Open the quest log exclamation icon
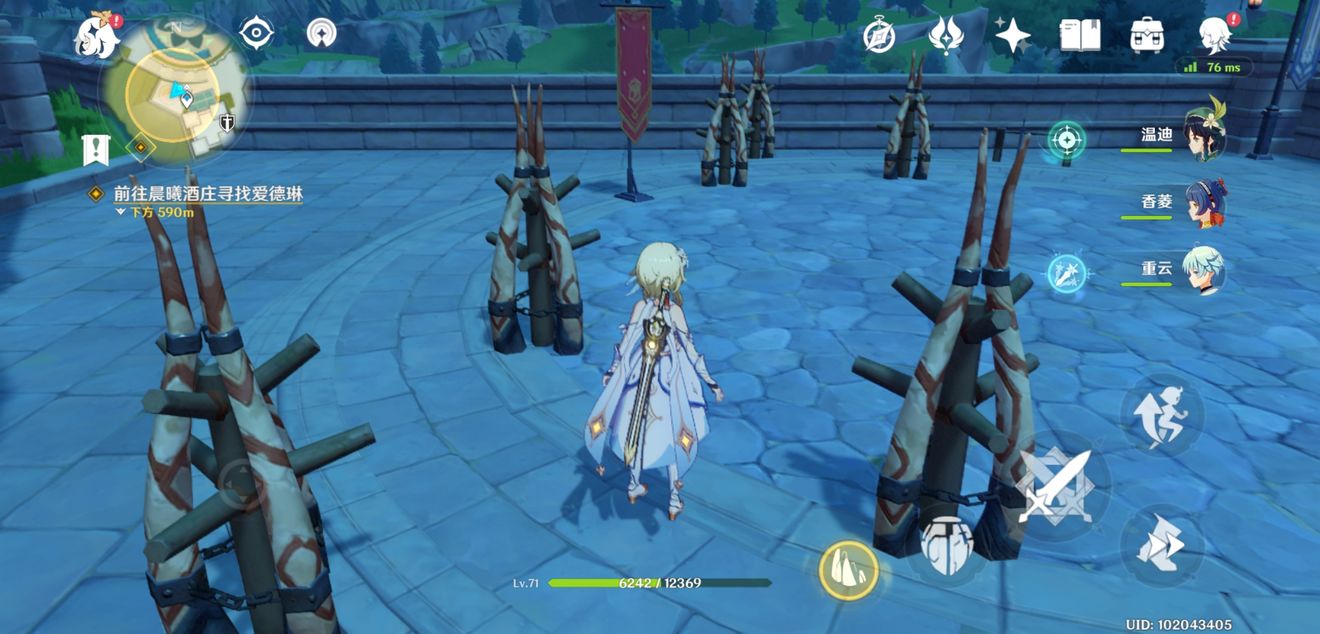 coord(96,151)
